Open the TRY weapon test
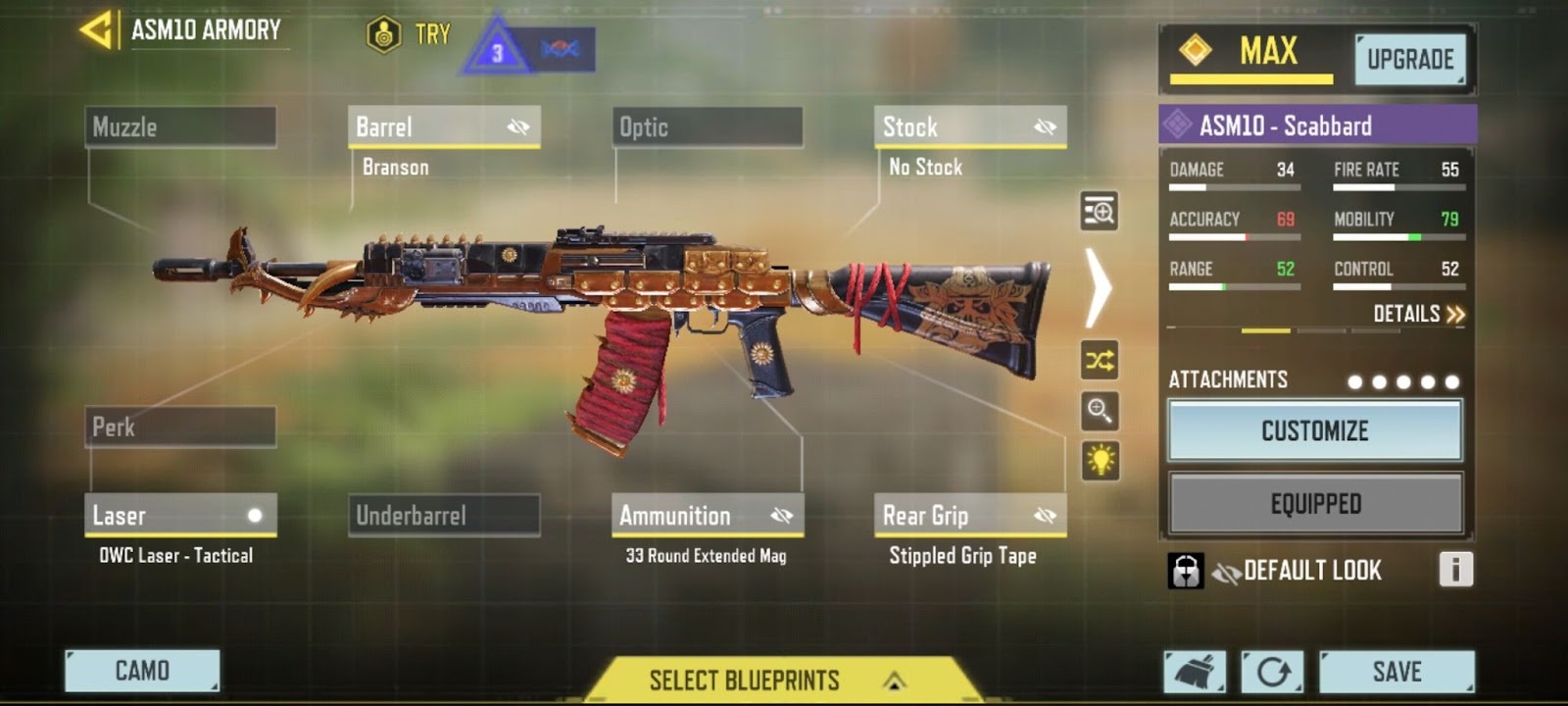This screenshot has width=1568, height=706. (409, 35)
